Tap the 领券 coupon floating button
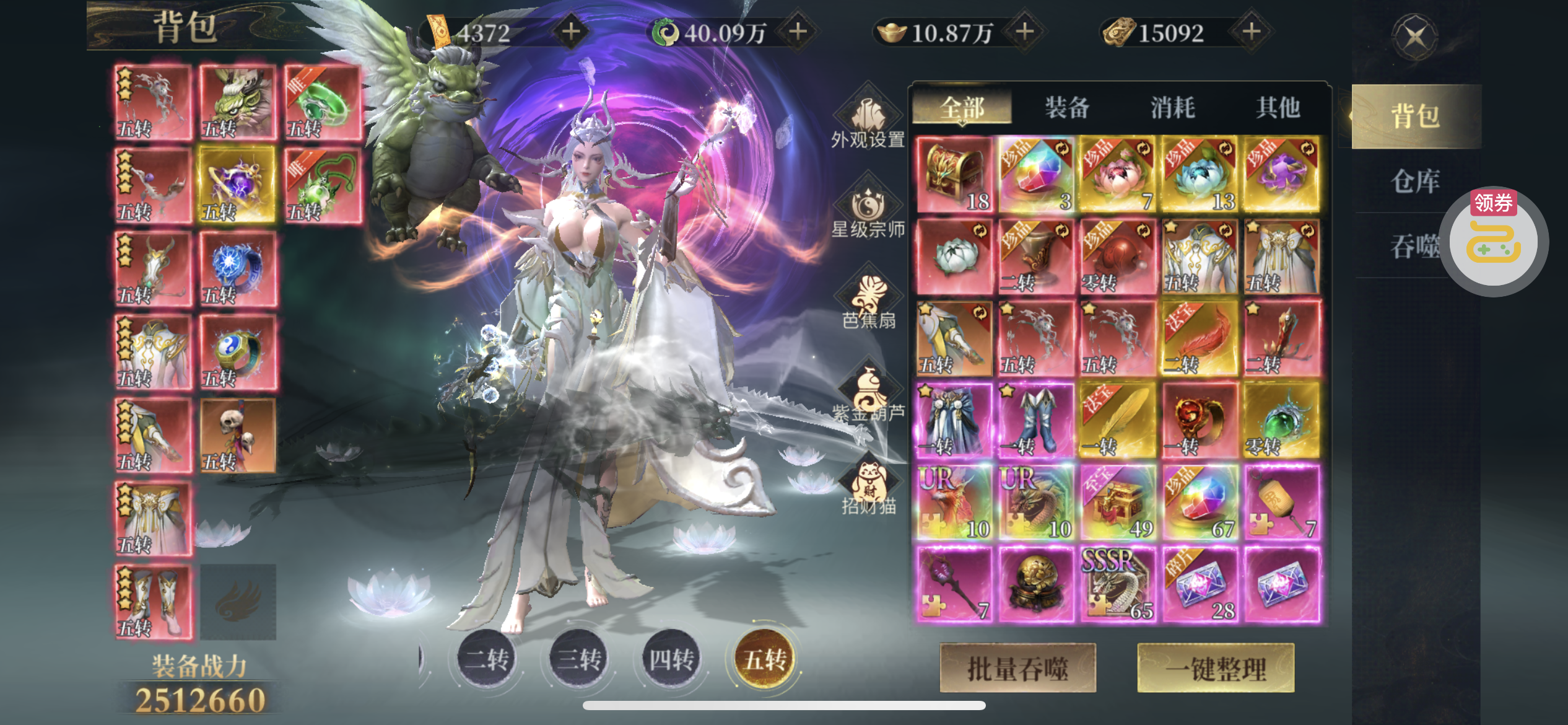 1494,242
